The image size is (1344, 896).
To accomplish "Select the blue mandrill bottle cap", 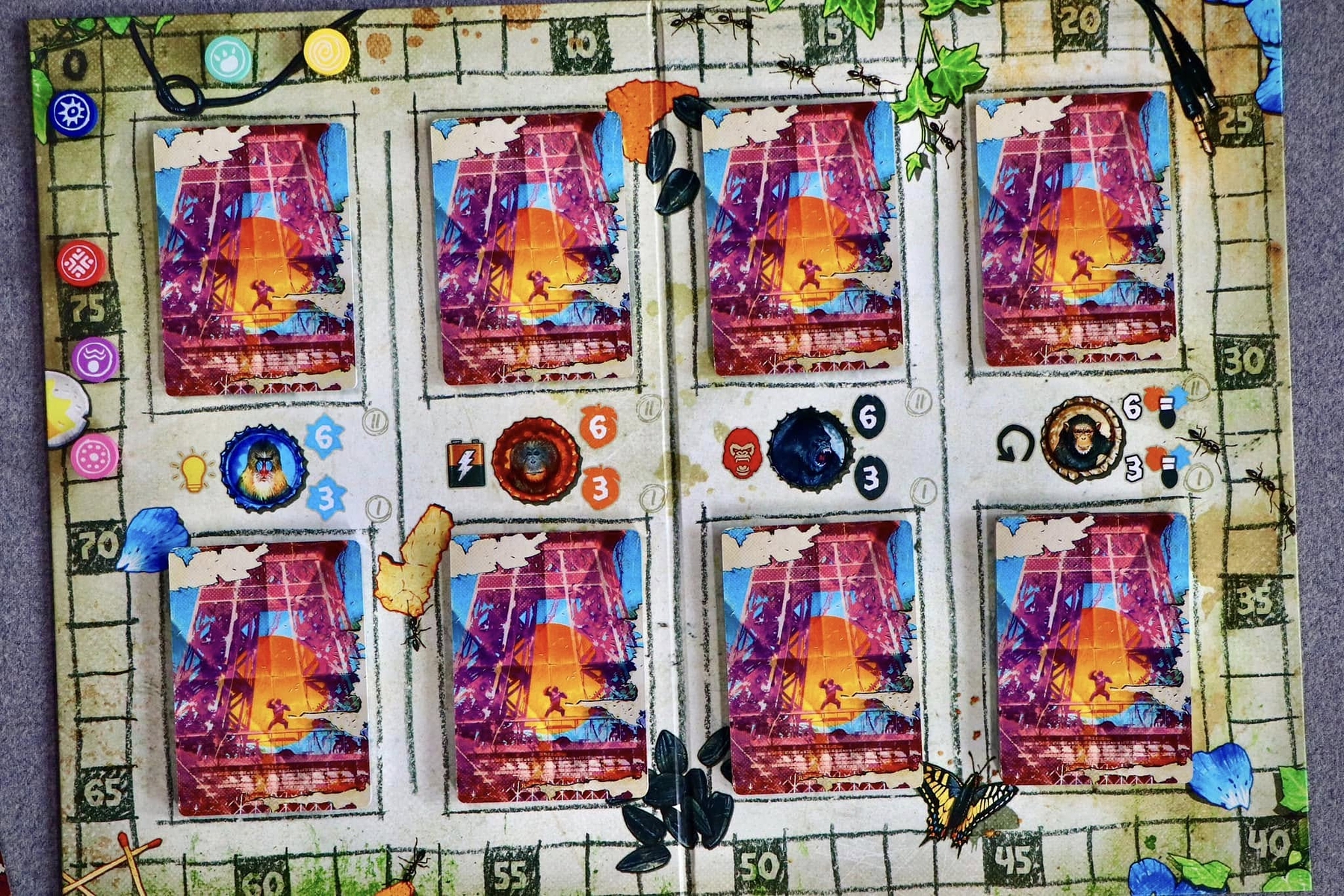I will coord(262,467).
